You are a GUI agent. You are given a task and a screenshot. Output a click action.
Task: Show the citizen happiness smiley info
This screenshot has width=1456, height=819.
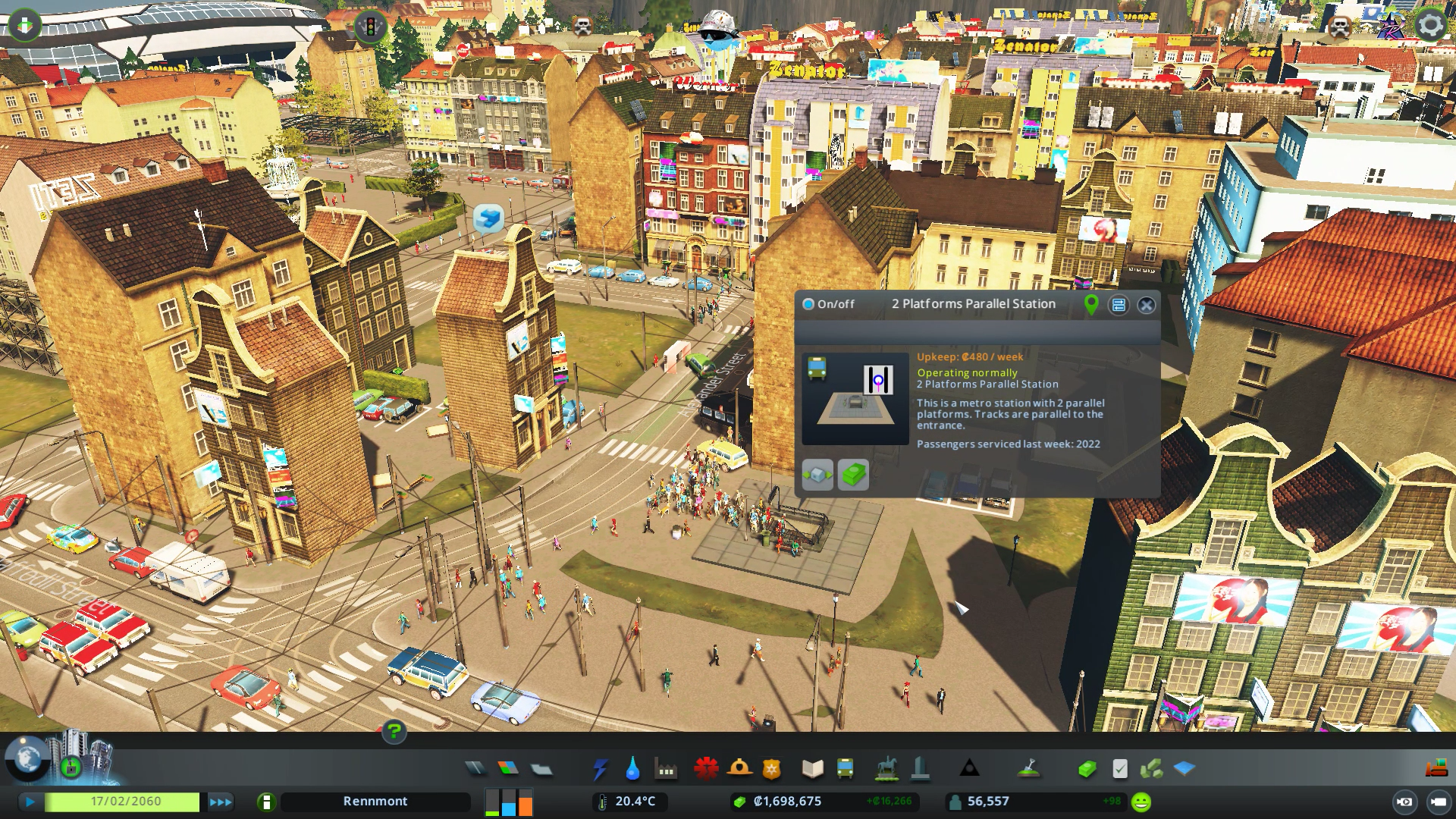click(1141, 802)
